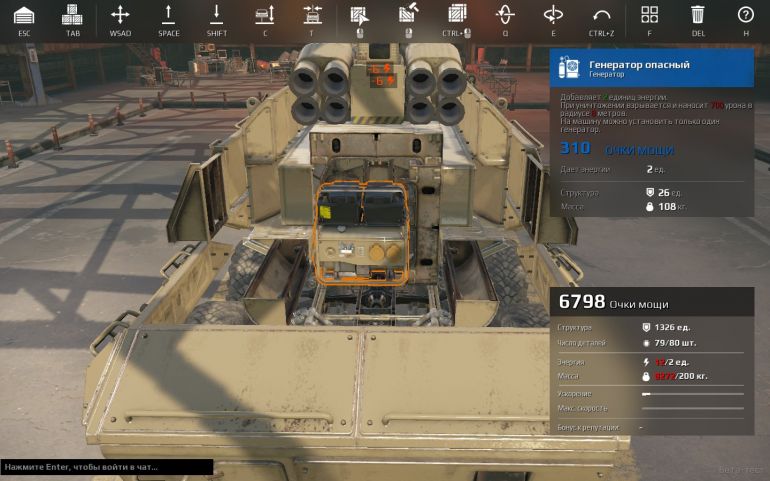The height and width of the screenshot is (481, 770).
Task: Click the trash can delete icon
Action: tap(697, 15)
